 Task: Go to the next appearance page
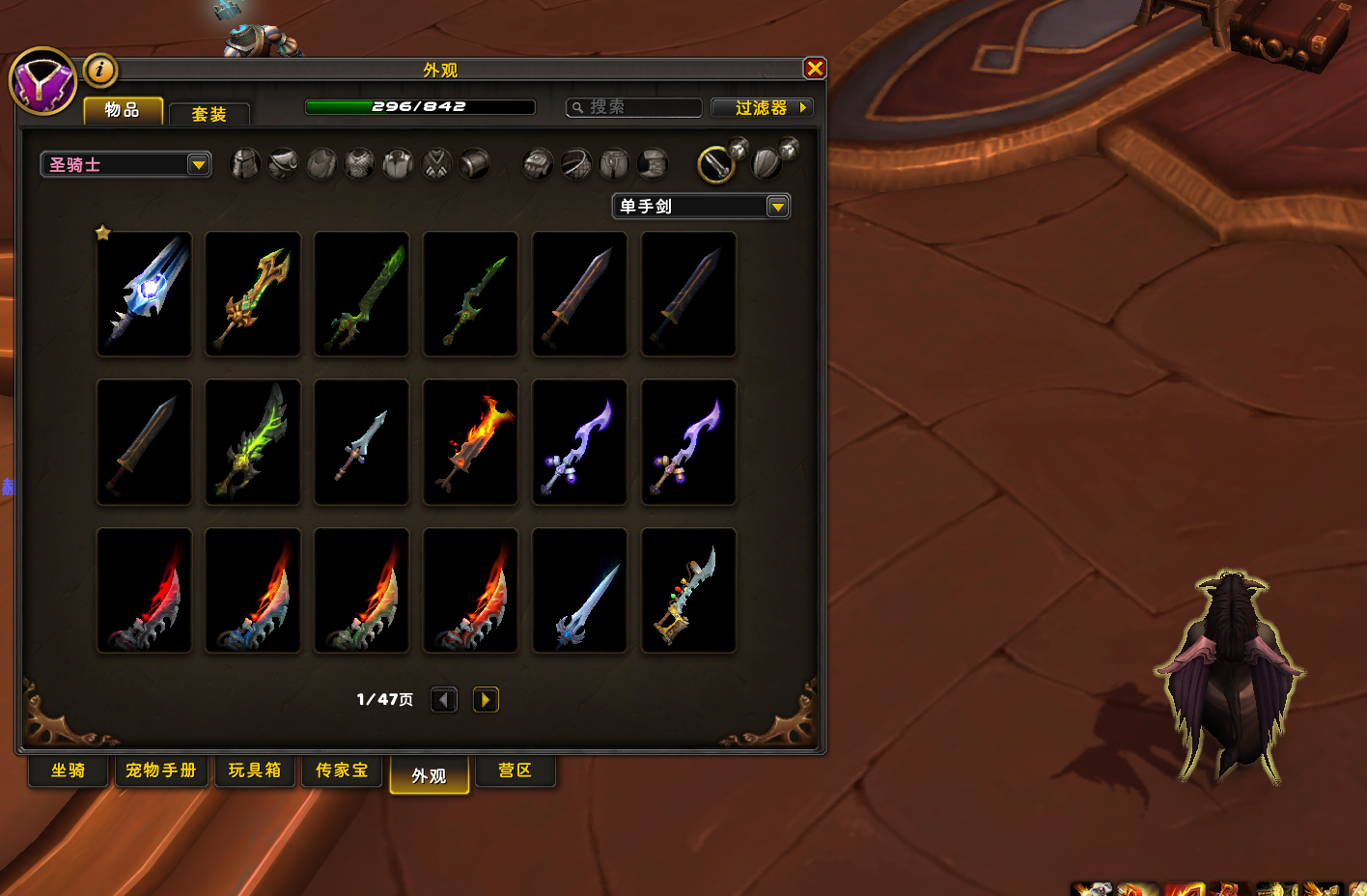tap(486, 699)
